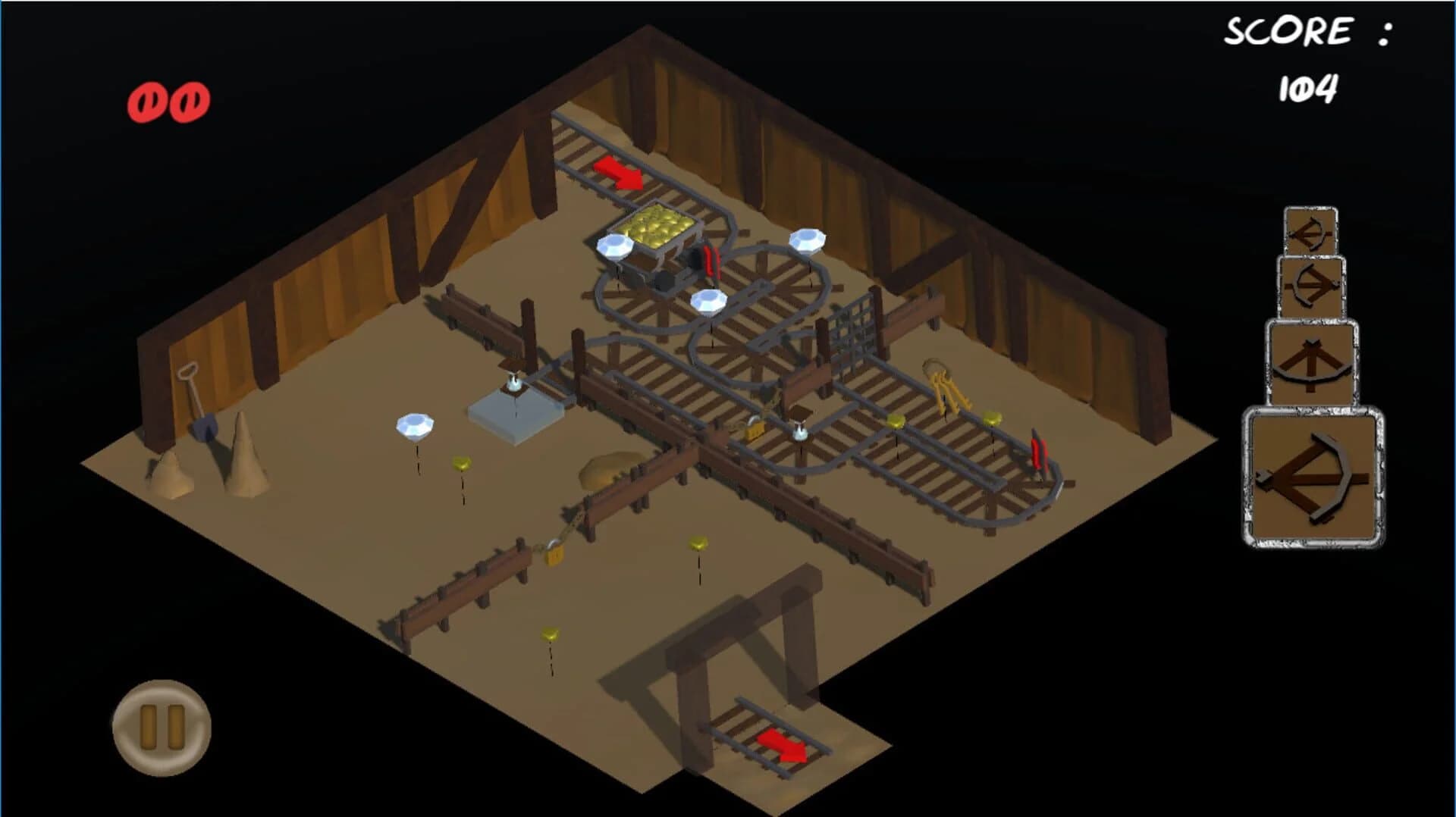Screen dimensions: 1456x817
Task: Click the yellow detonator marker near the rails
Action: point(896,420)
